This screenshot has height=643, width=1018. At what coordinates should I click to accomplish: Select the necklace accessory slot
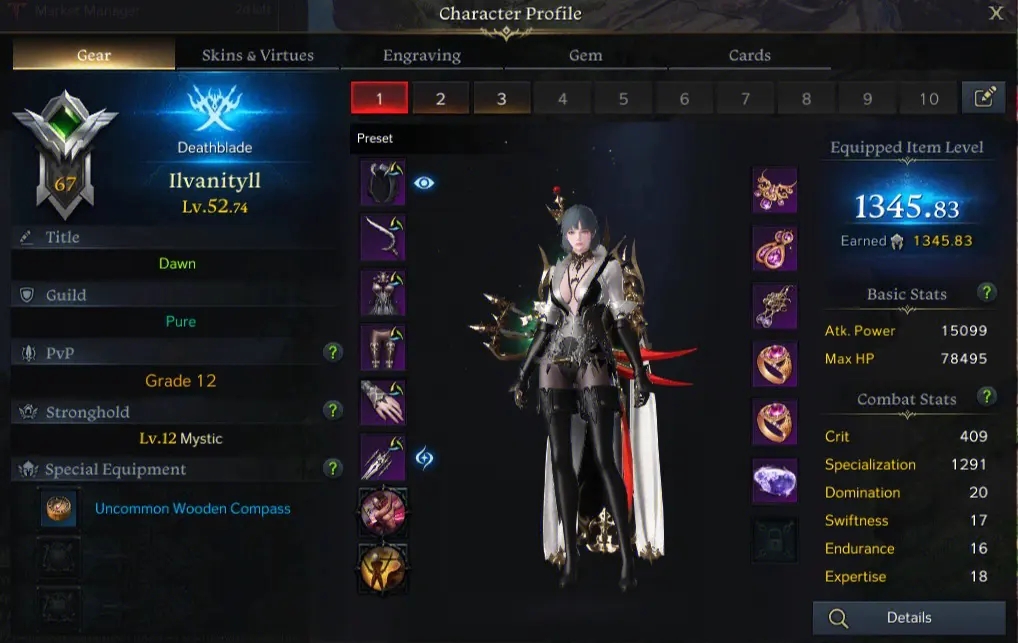click(774, 190)
